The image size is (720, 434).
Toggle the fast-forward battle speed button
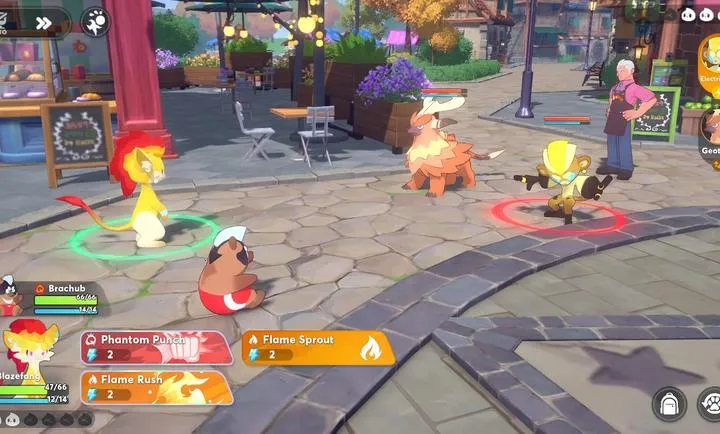(x=43, y=22)
